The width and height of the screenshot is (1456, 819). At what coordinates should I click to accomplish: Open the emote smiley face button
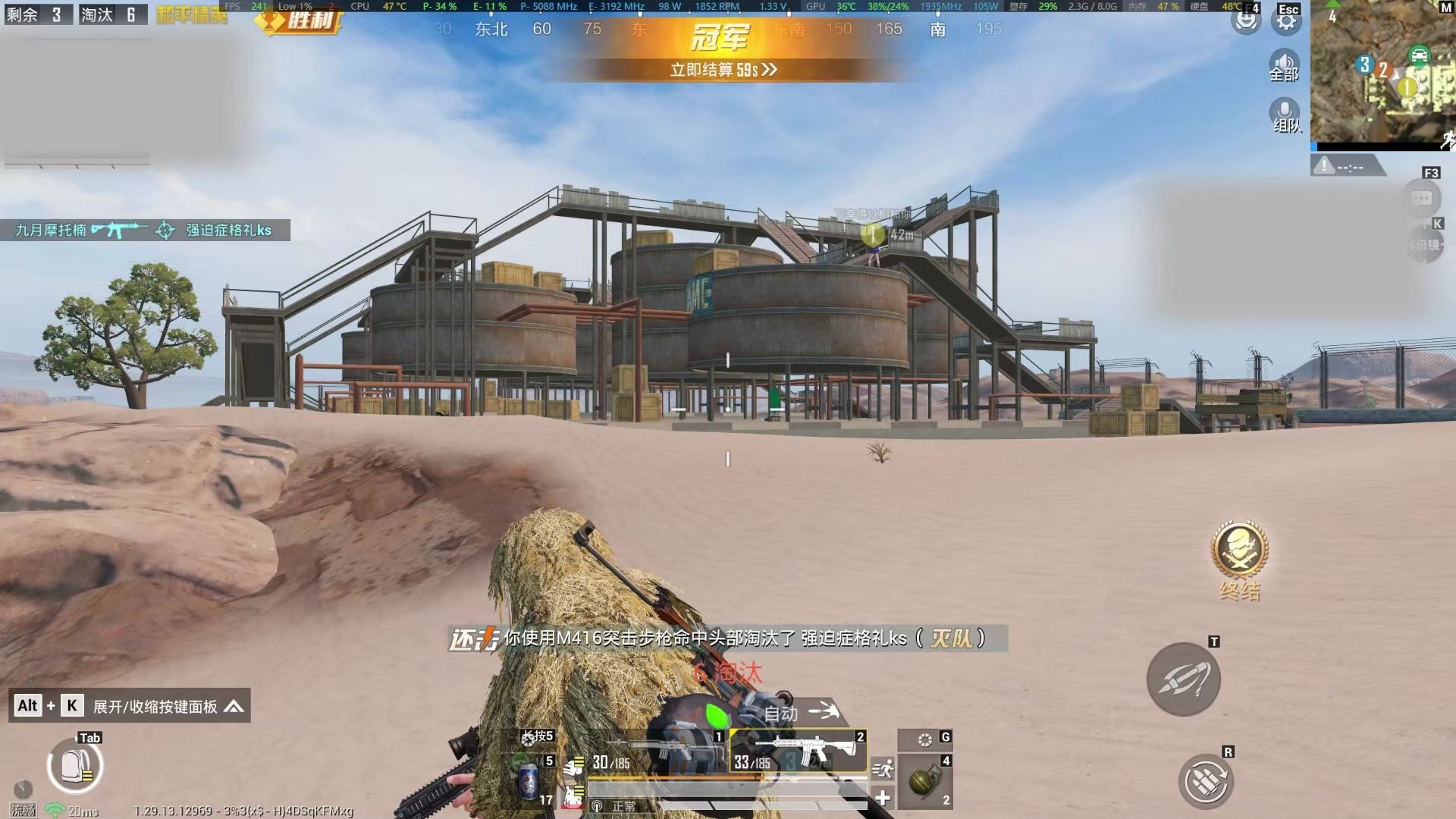tap(1245, 21)
